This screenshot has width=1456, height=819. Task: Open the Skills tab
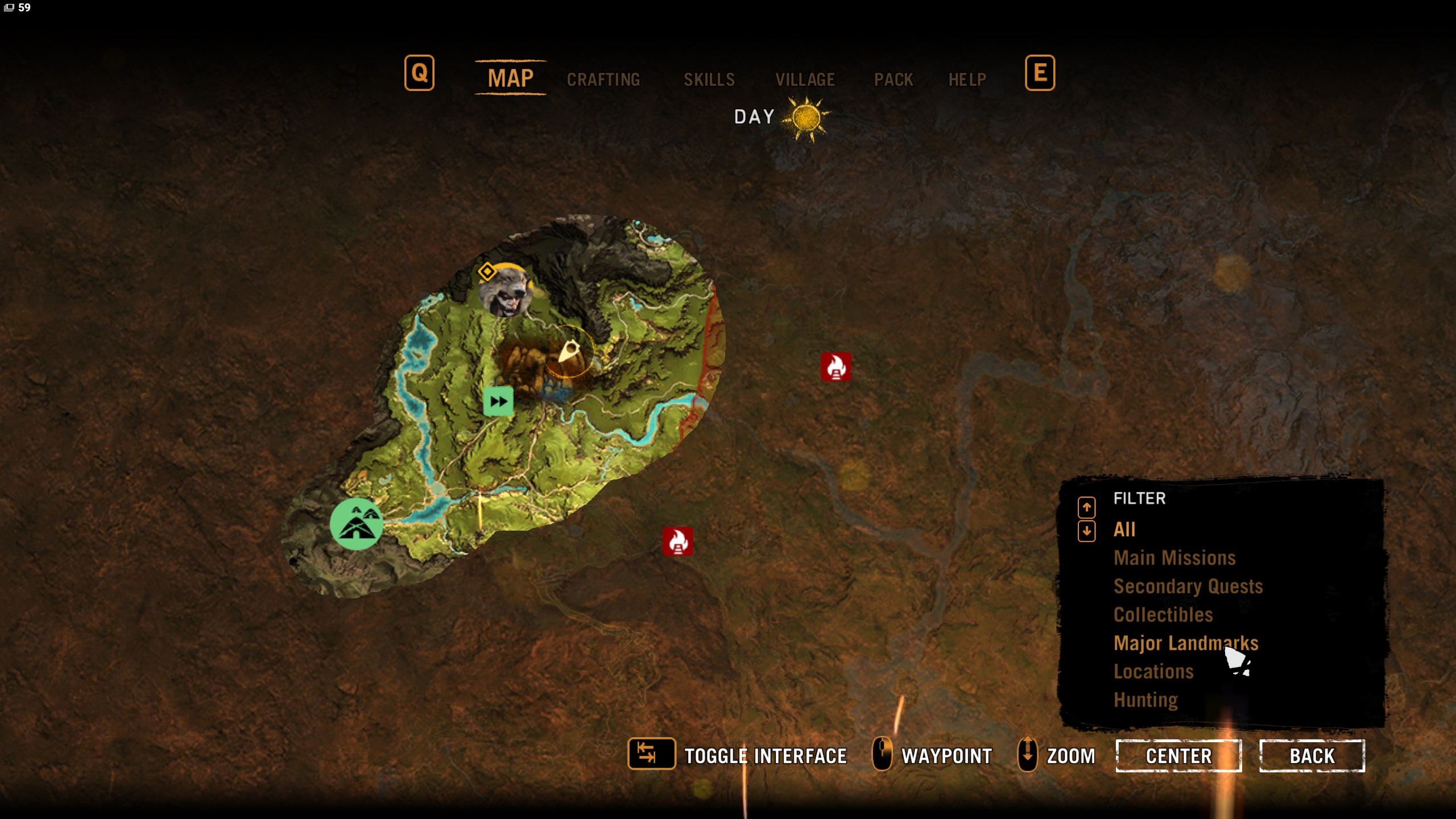[x=709, y=80]
